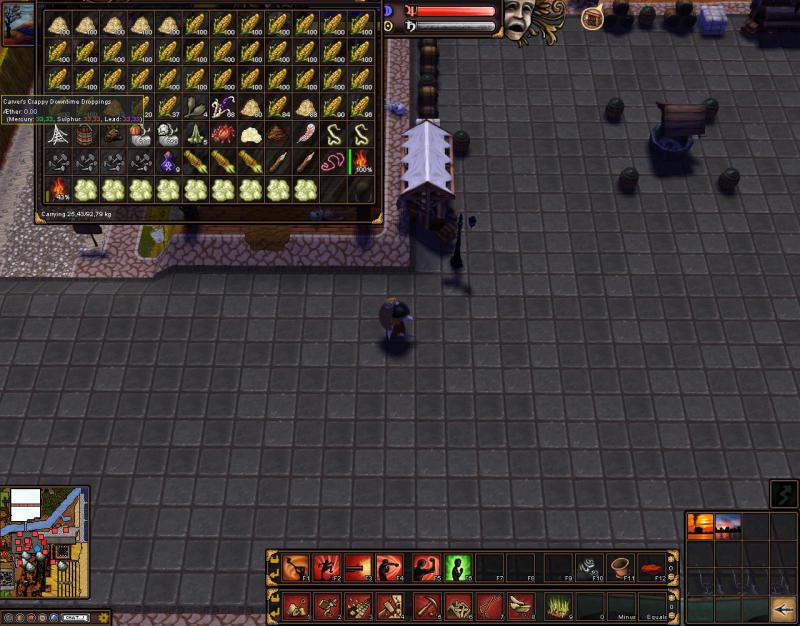Activate the pickaxe tool on the hotbar

point(427,604)
